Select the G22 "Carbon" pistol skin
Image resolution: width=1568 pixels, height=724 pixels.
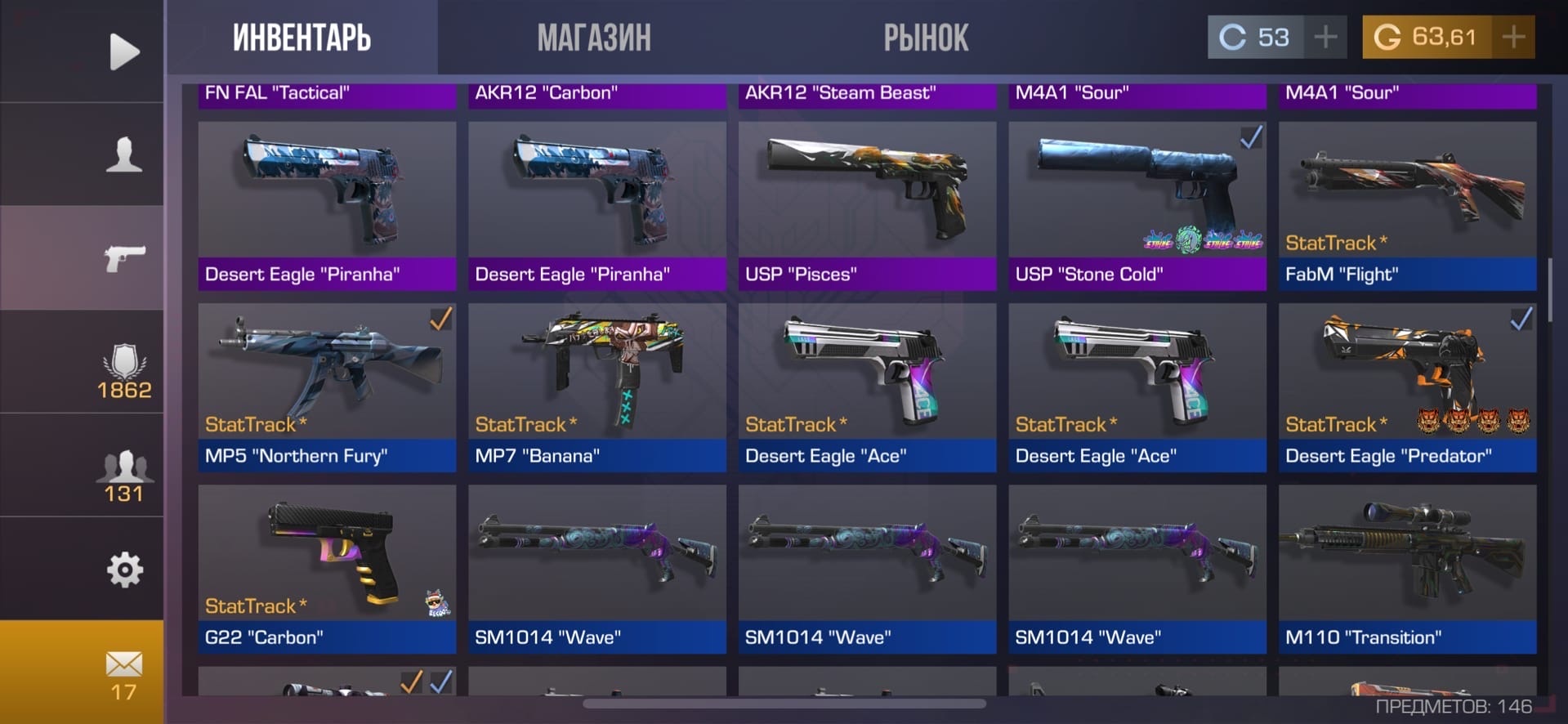coord(327,569)
